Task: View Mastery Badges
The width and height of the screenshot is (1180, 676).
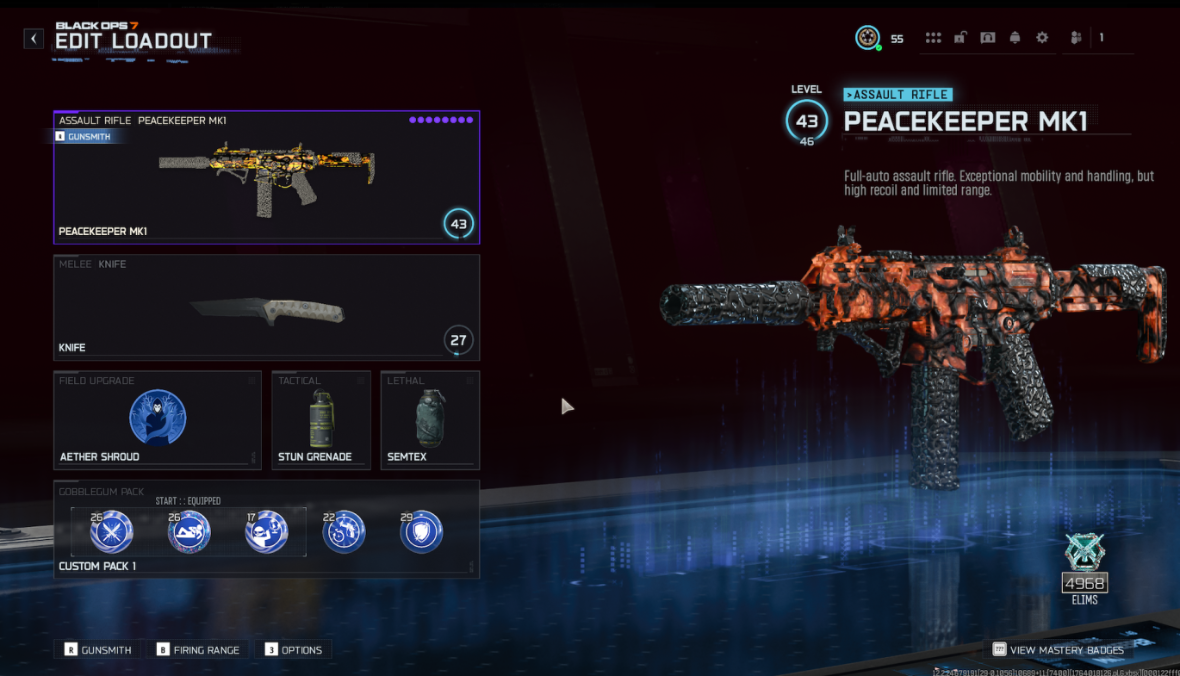Action: 1058,650
